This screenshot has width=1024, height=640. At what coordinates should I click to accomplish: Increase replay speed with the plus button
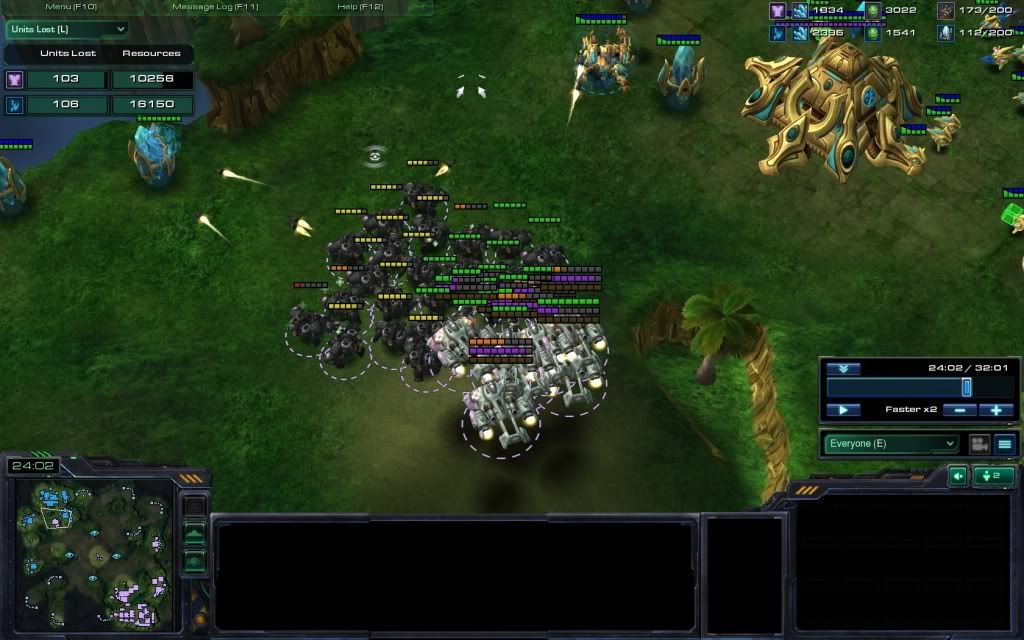(996, 410)
